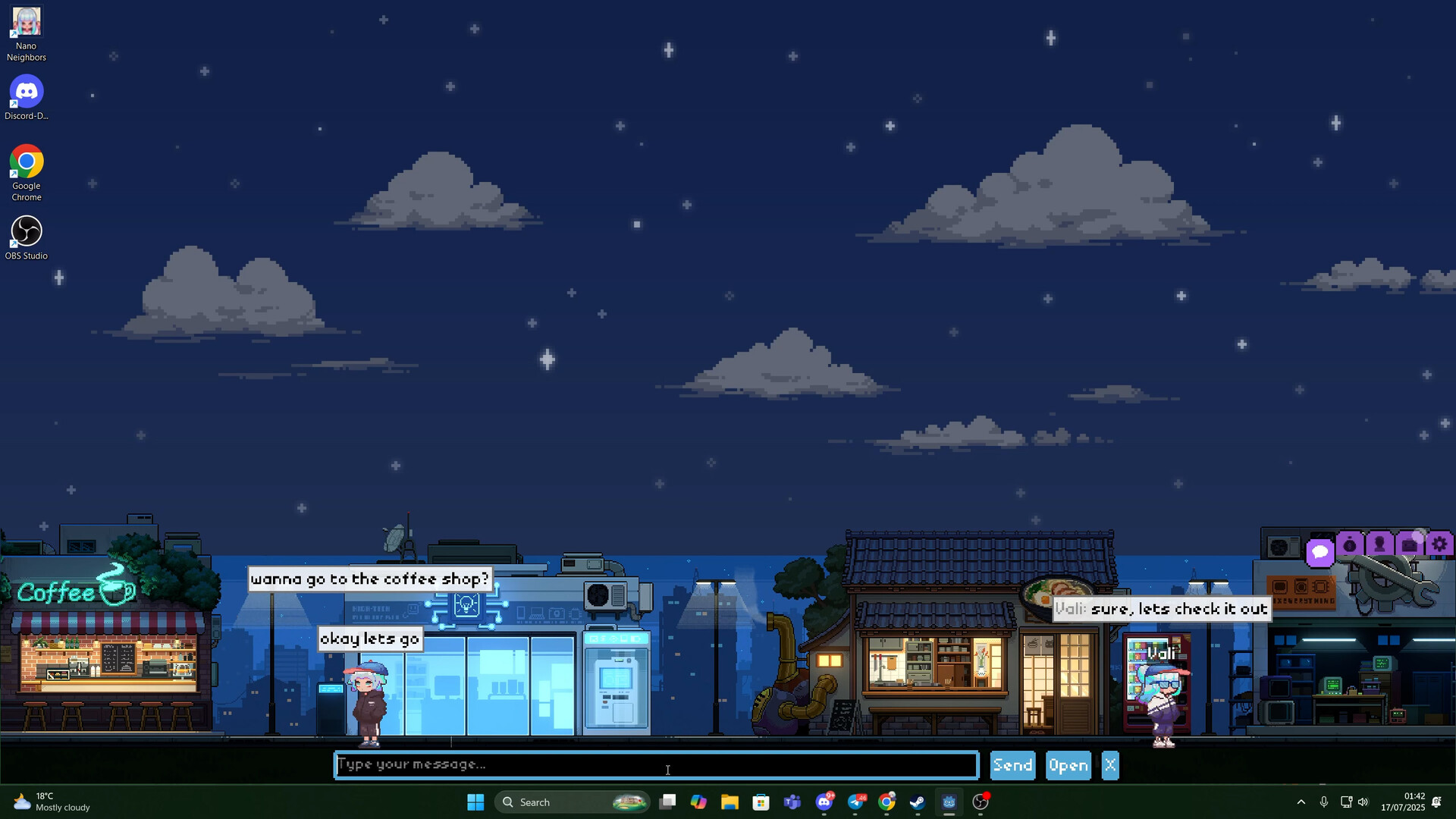Close the chat with the X button

(x=1109, y=764)
